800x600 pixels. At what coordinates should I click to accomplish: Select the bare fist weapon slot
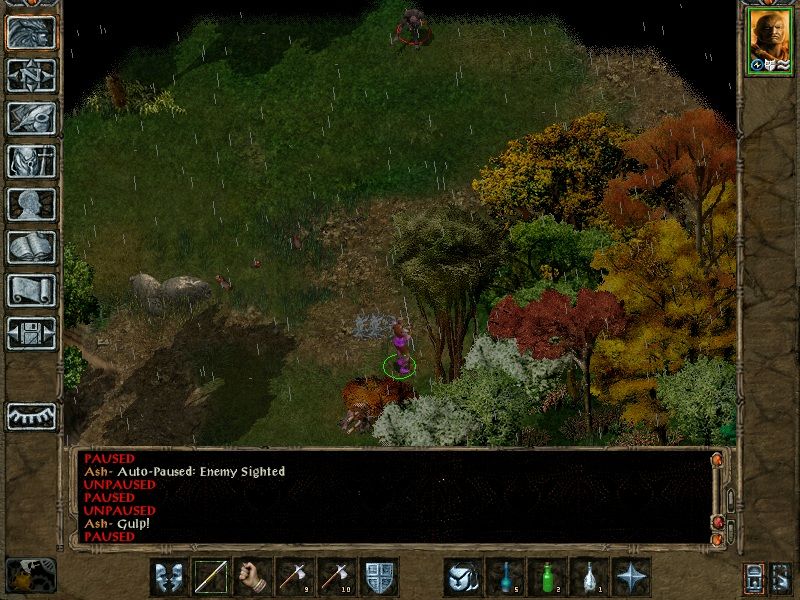[253, 577]
